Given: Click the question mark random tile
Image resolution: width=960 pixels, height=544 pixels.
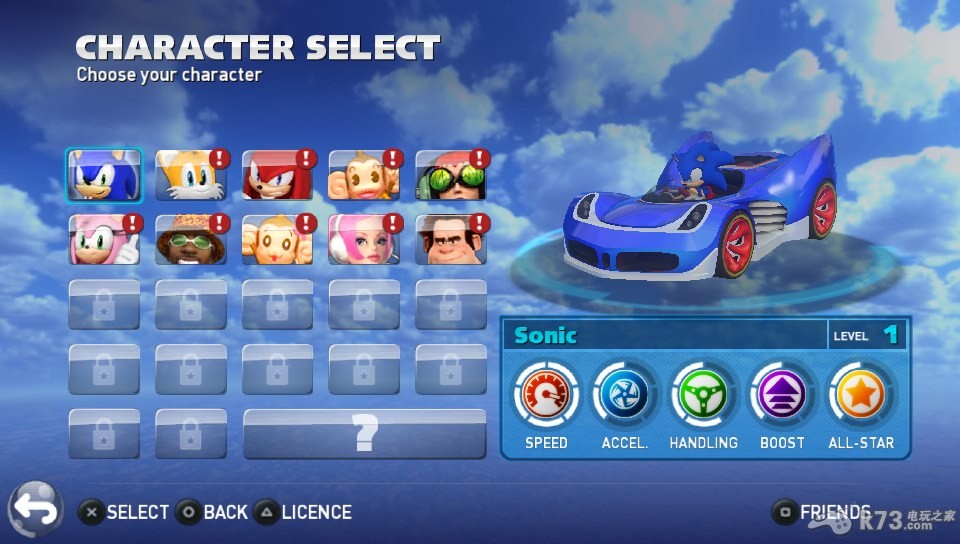Looking at the screenshot, I should 365,434.
